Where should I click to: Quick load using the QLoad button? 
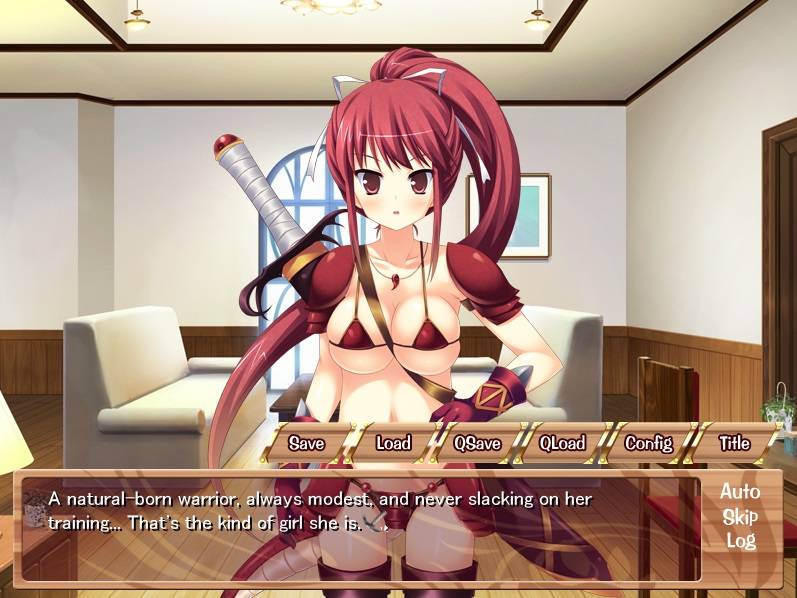(x=562, y=443)
